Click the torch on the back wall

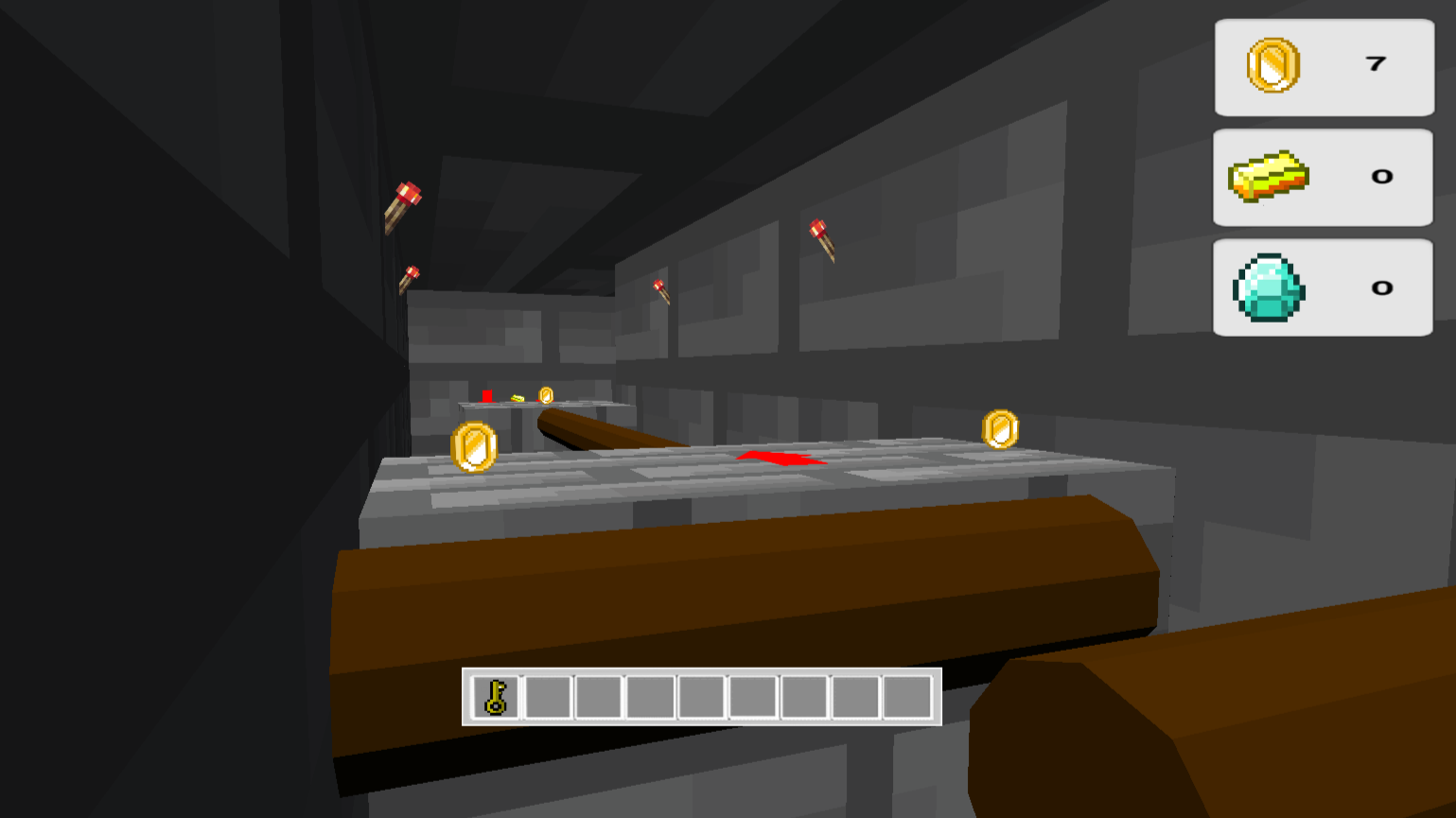[x=660, y=289]
